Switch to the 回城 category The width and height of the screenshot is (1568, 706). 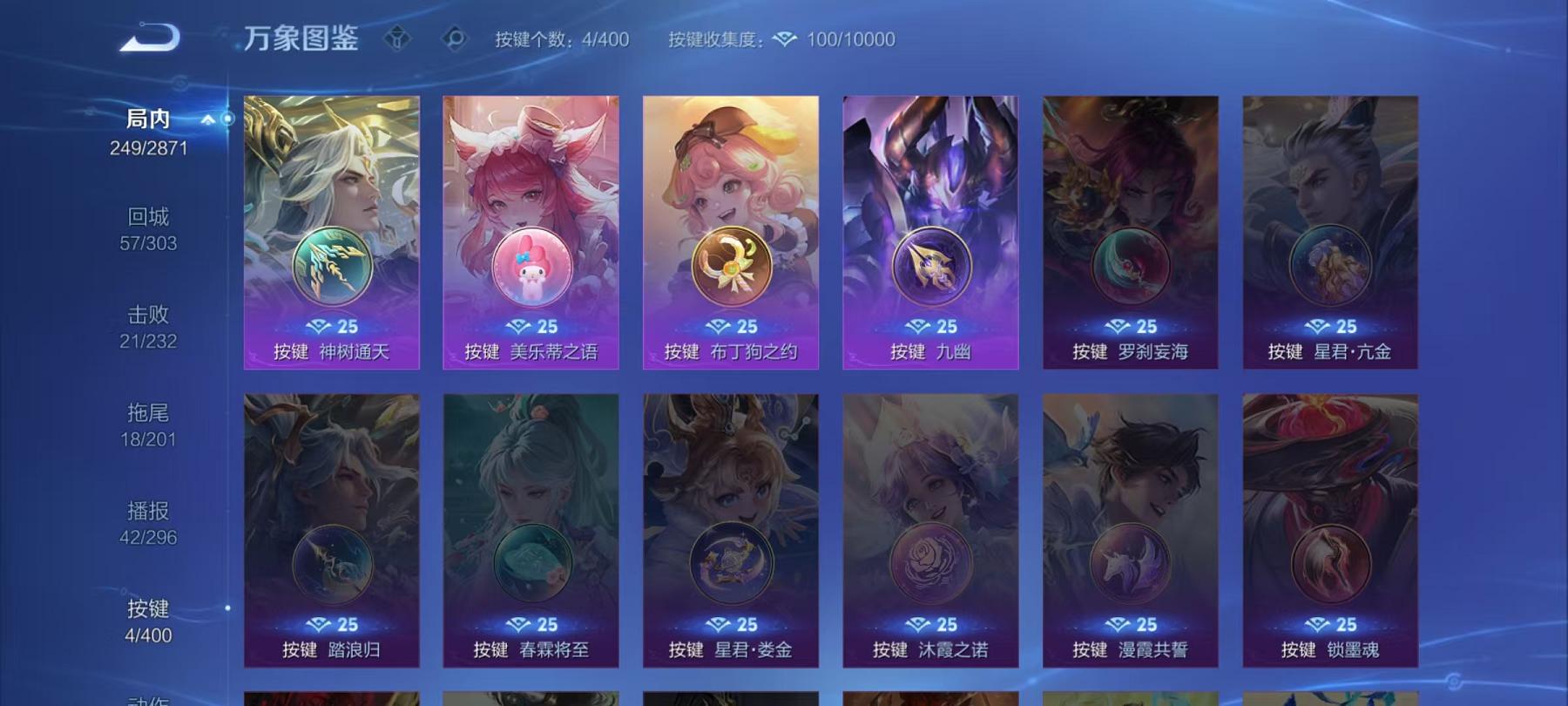148,216
